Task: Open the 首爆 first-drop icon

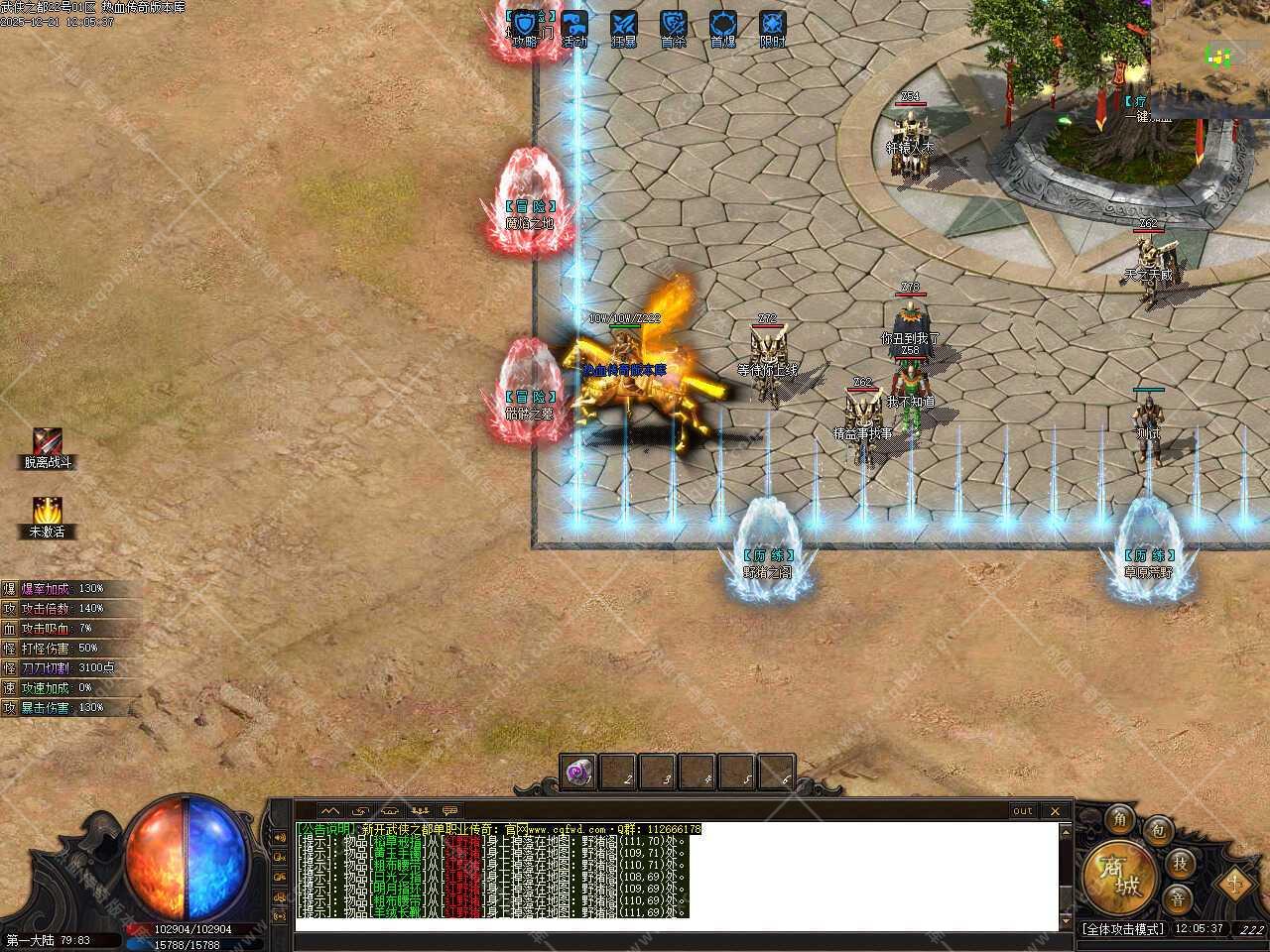Action: (723, 26)
